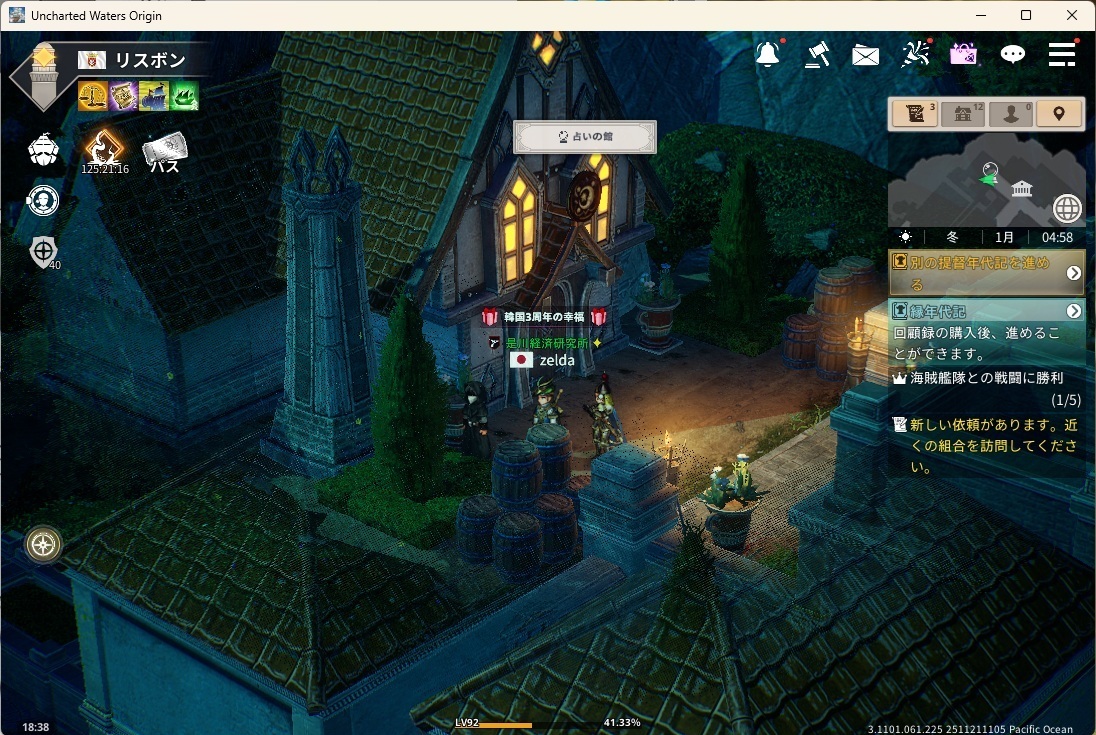Open the パス pass ticket icon
Screen dimensions: 1096x735
coord(164,152)
